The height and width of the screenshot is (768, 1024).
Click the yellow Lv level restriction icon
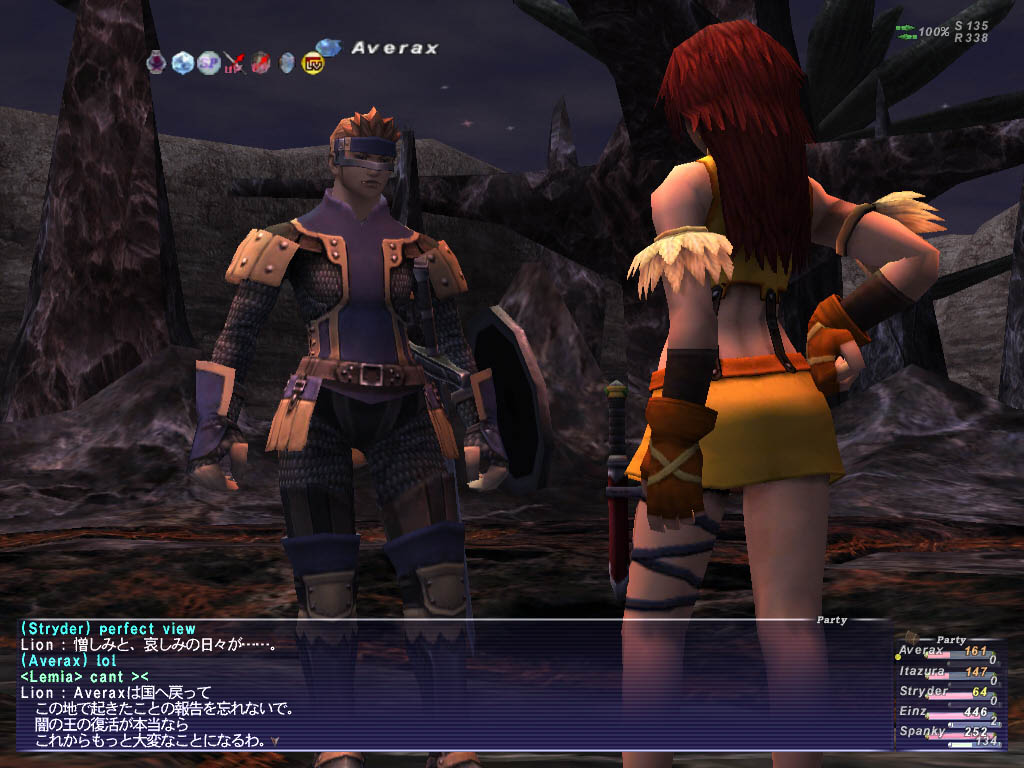coord(311,63)
